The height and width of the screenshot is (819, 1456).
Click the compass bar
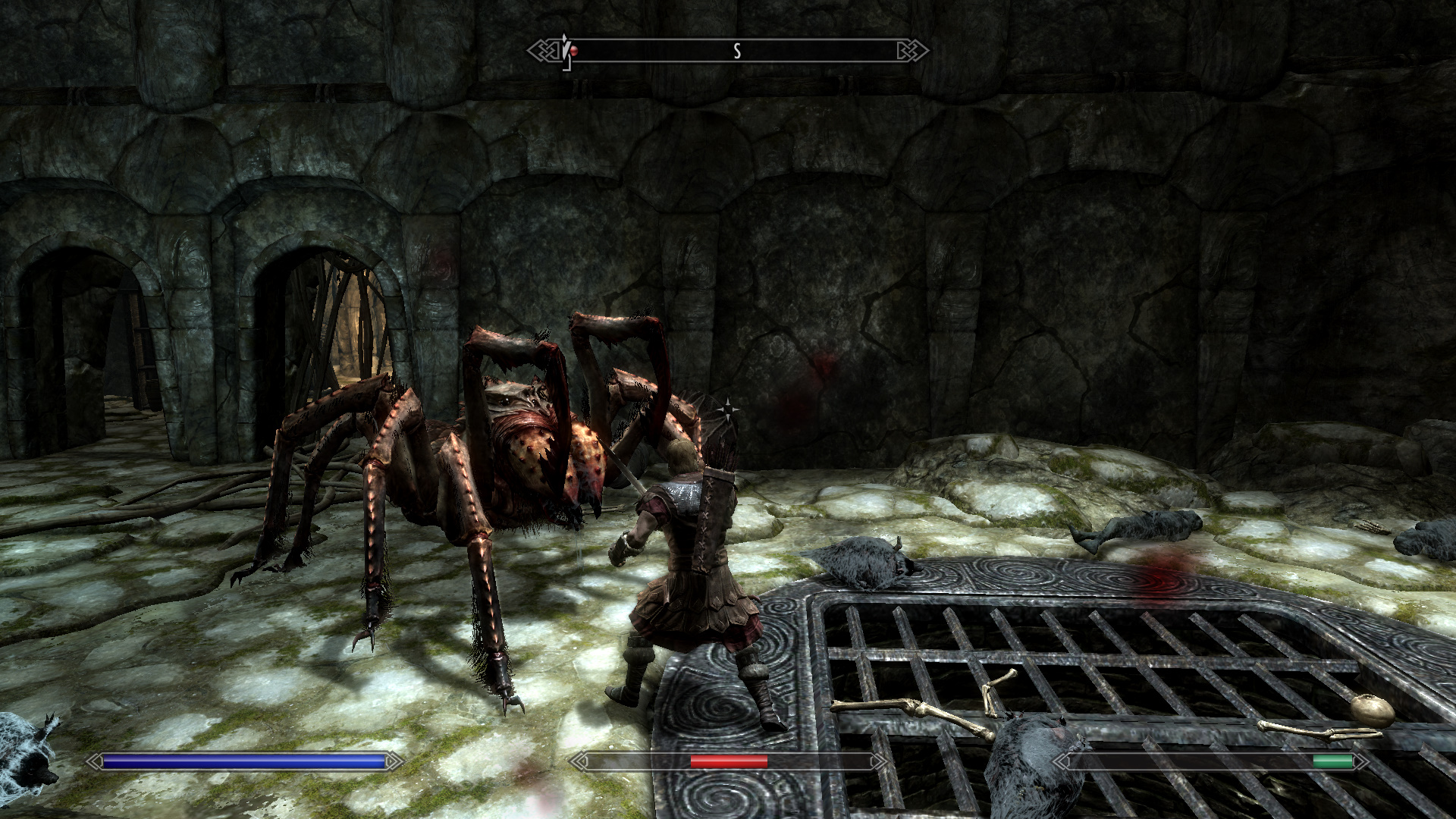tap(728, 51)
